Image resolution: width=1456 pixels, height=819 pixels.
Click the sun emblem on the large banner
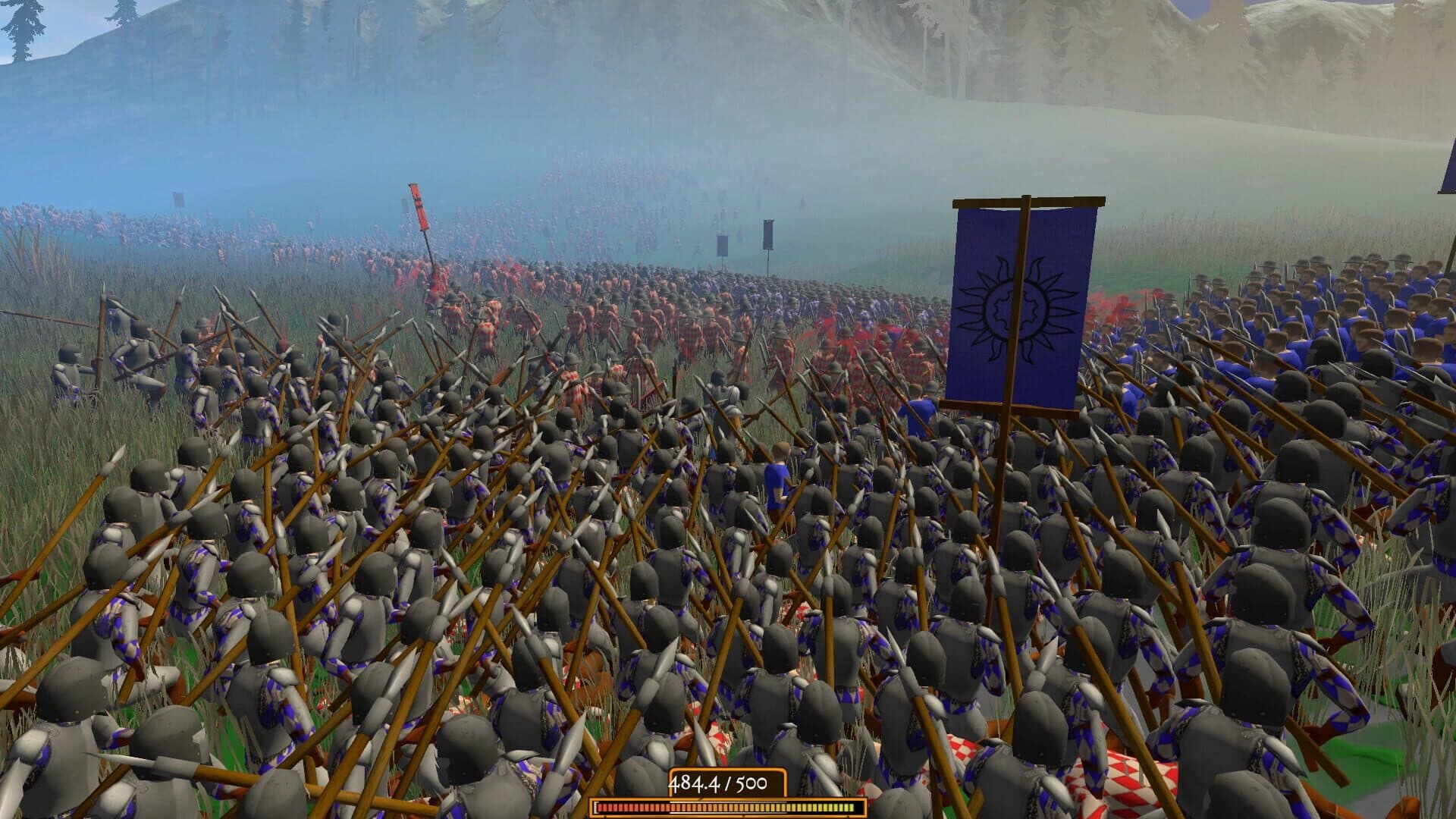coord(1015,311)
